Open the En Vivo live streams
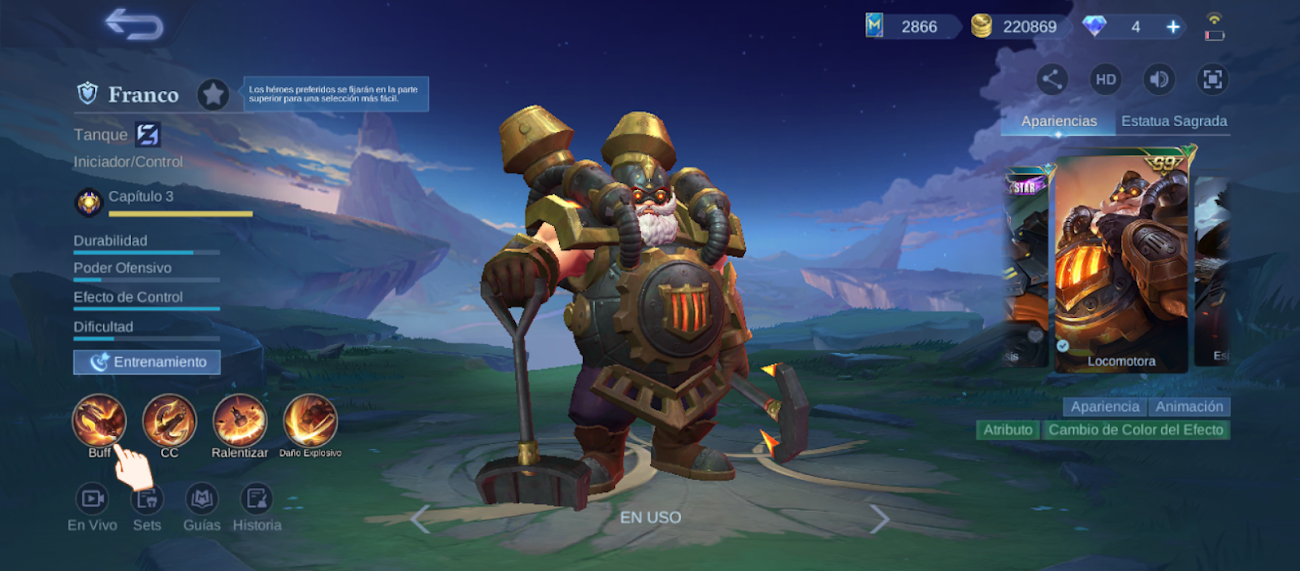Viewport: 1300px width, 571px height. coord(92,498)
